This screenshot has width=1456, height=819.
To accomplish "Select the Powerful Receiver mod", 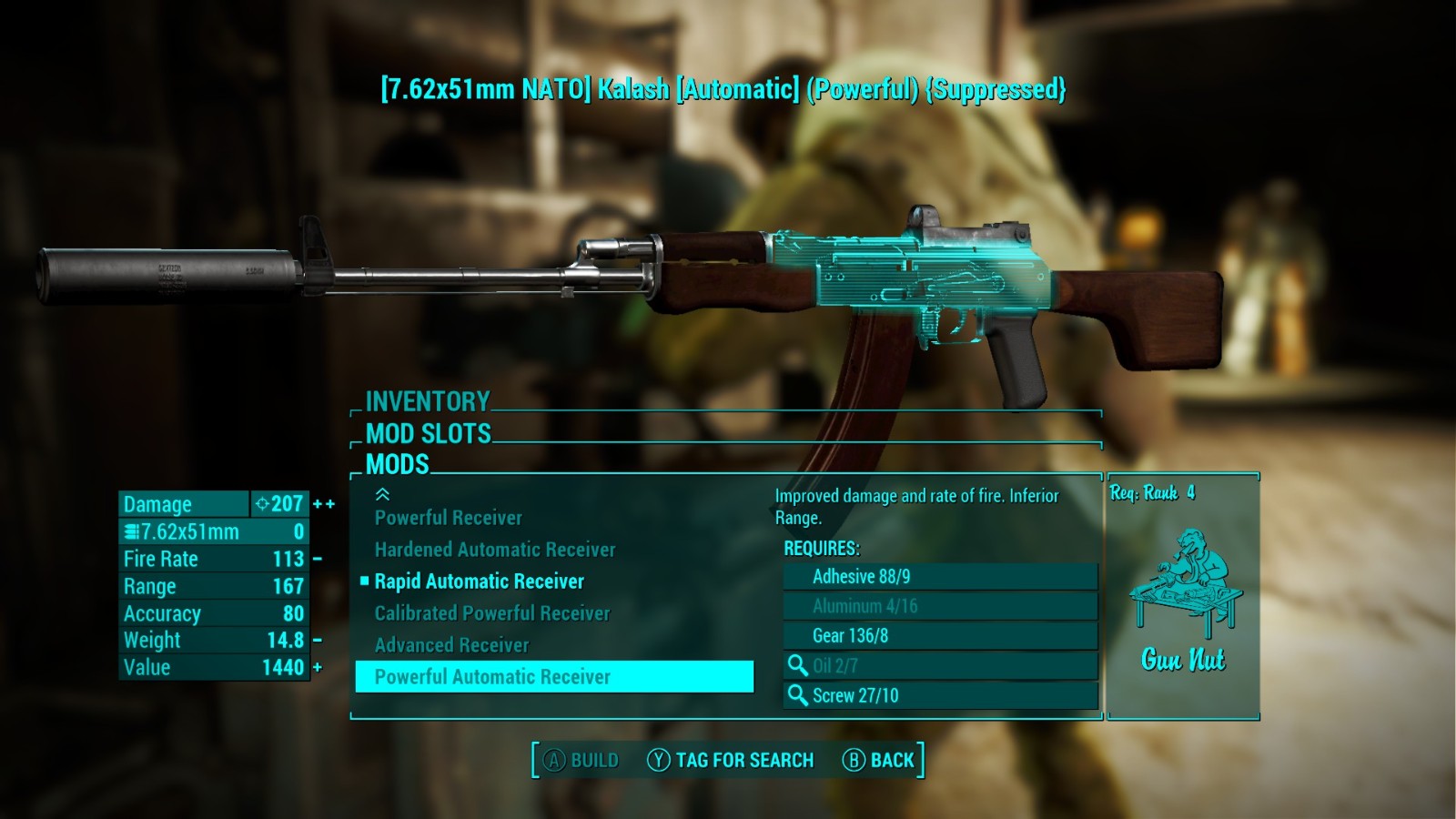I will (449, 518).
